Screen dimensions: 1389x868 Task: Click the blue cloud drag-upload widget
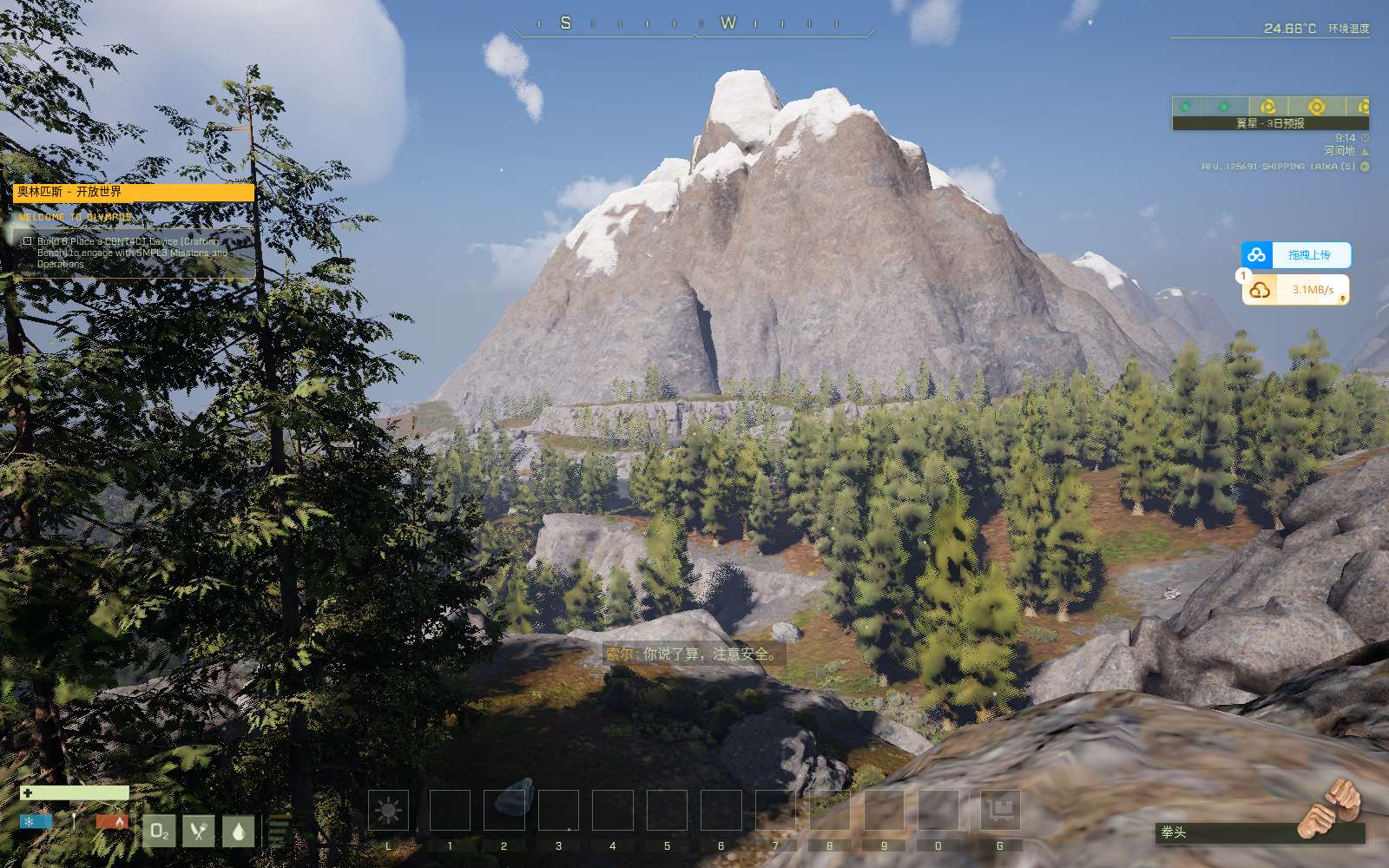tap(1295, 255)
